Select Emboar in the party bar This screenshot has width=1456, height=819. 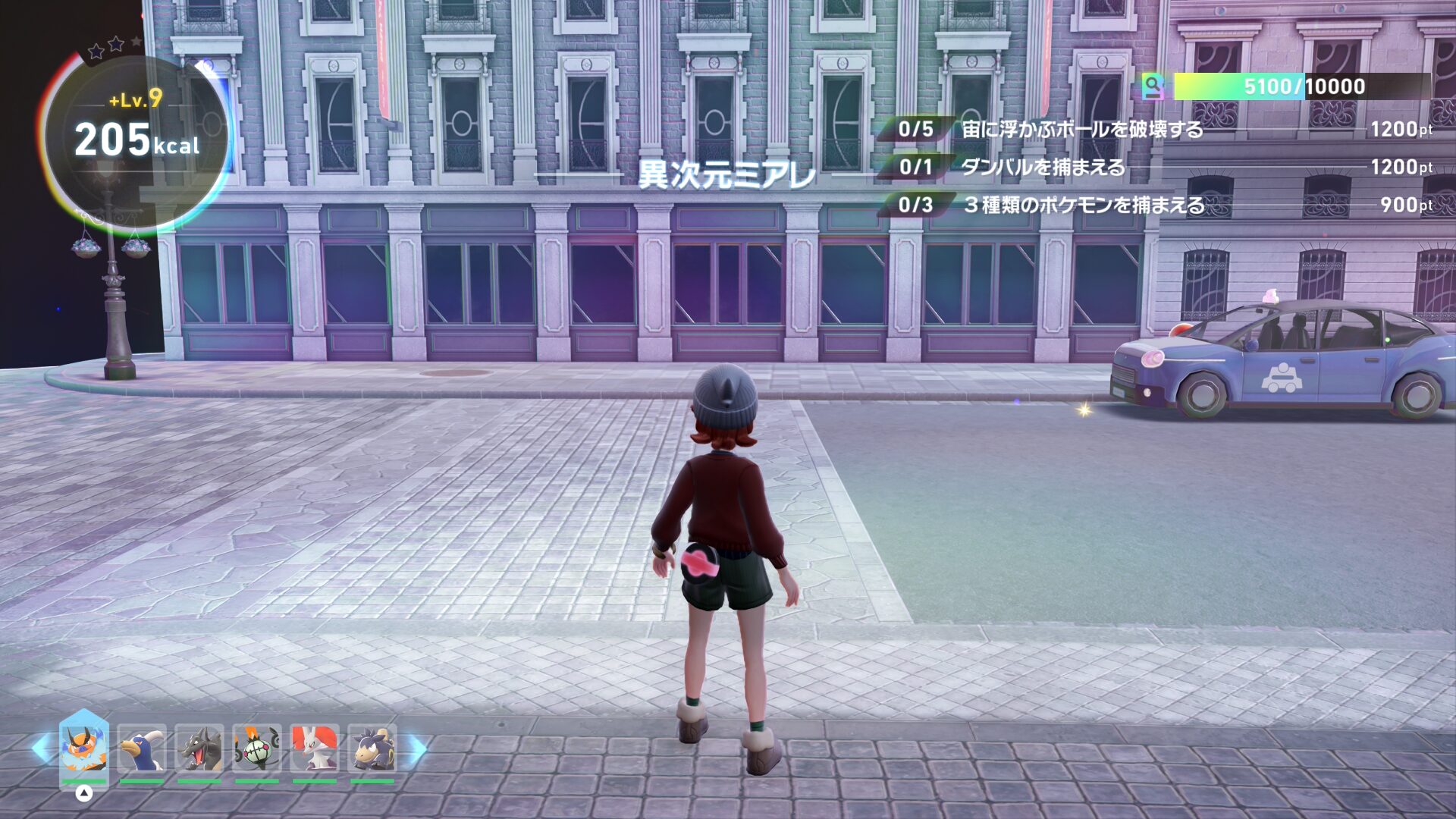coord(83,748)
